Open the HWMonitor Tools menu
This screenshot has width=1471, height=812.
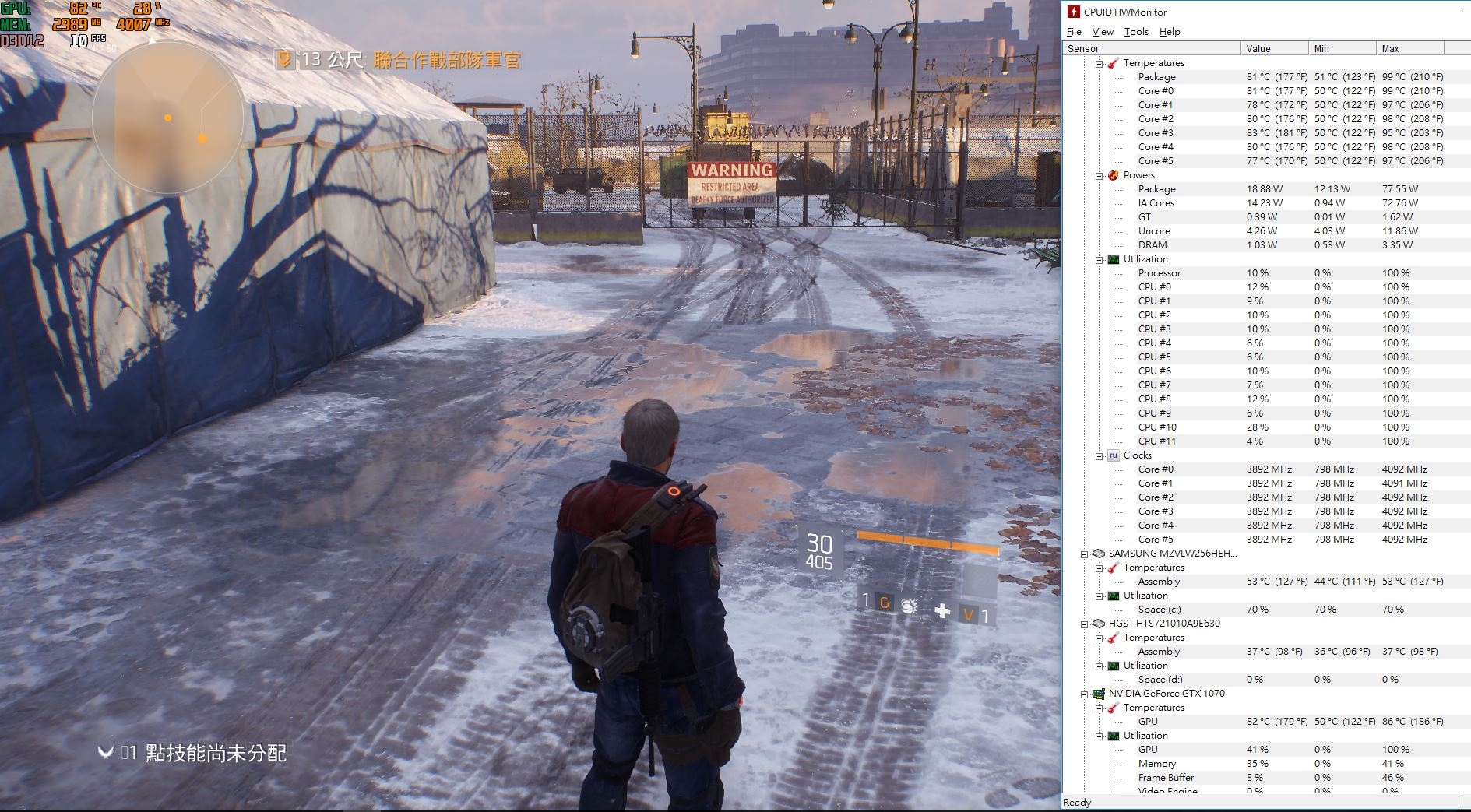click(1136, 32)
